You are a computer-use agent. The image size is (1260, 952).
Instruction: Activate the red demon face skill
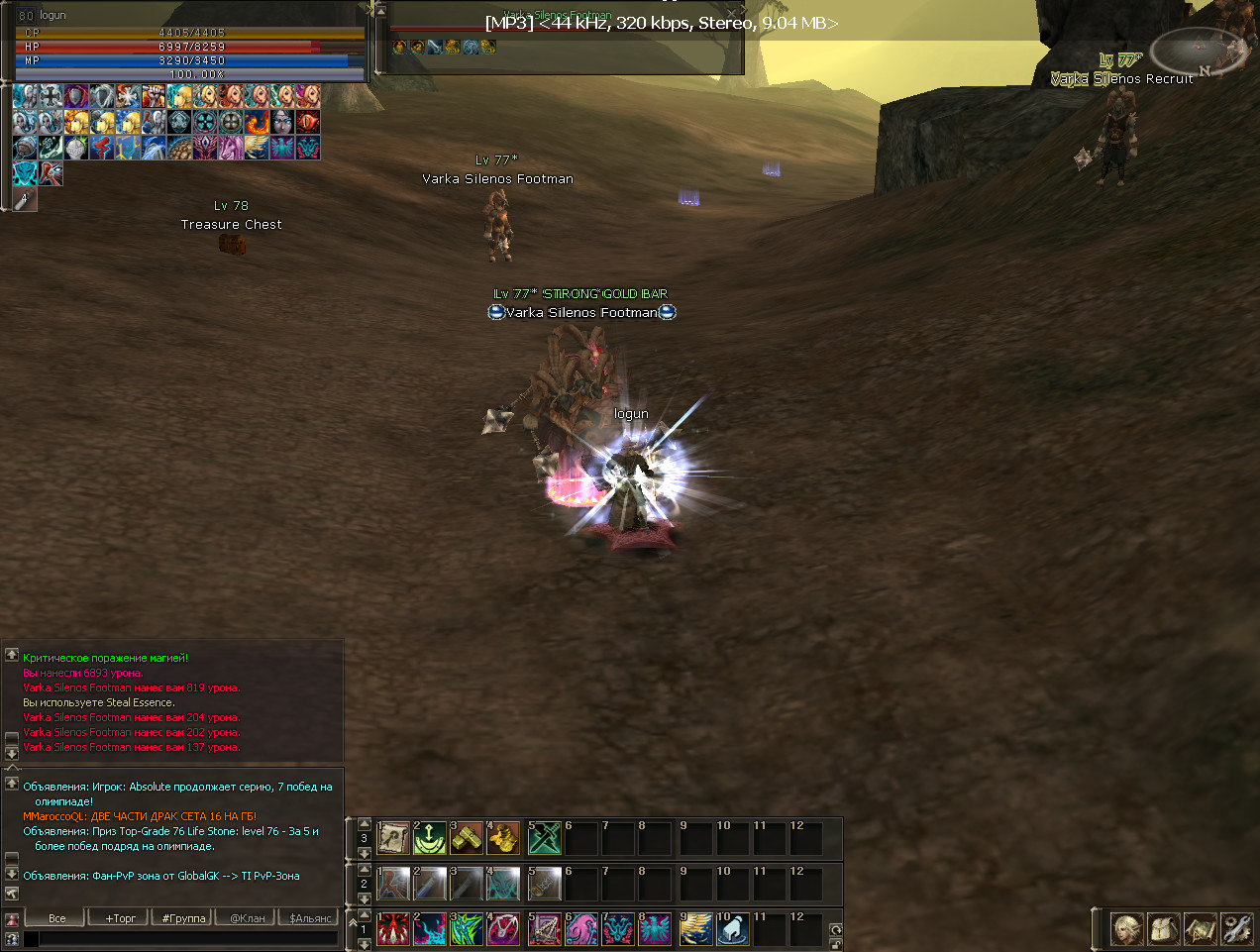point(394,929)
